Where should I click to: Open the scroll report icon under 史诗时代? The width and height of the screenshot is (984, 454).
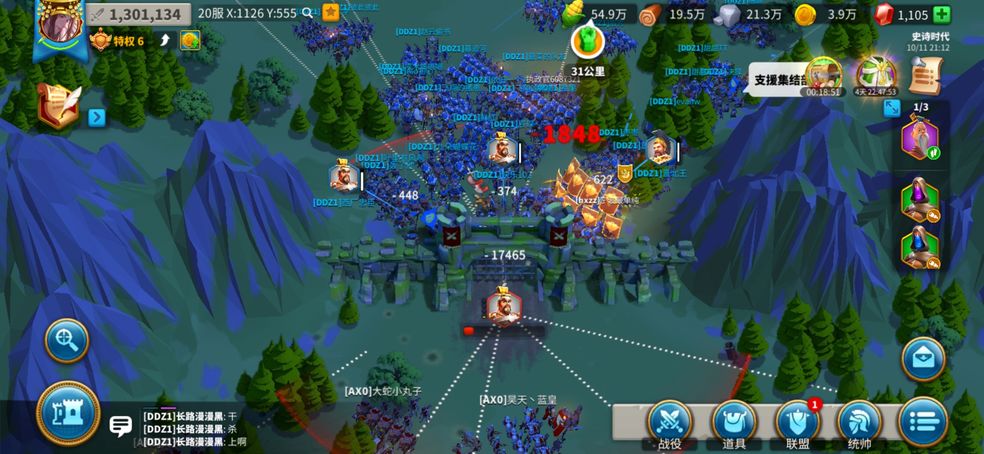926,75
